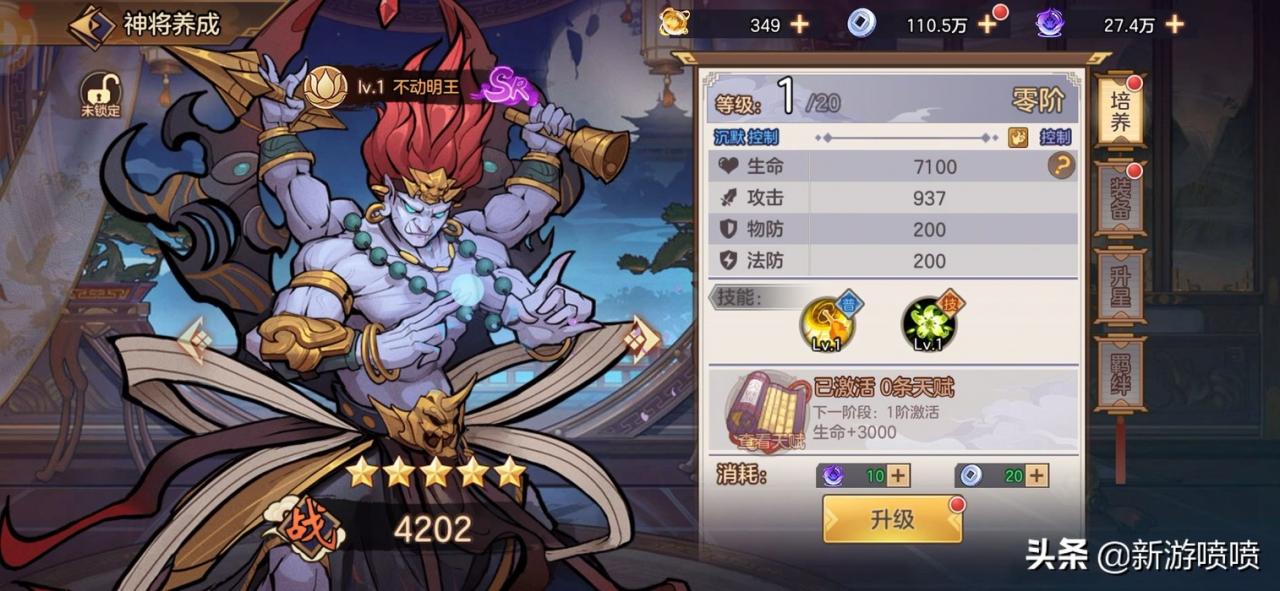Screen dimensions: 1280x591
Task: Add more gold ingots with plus button
Action: (800, 25)
